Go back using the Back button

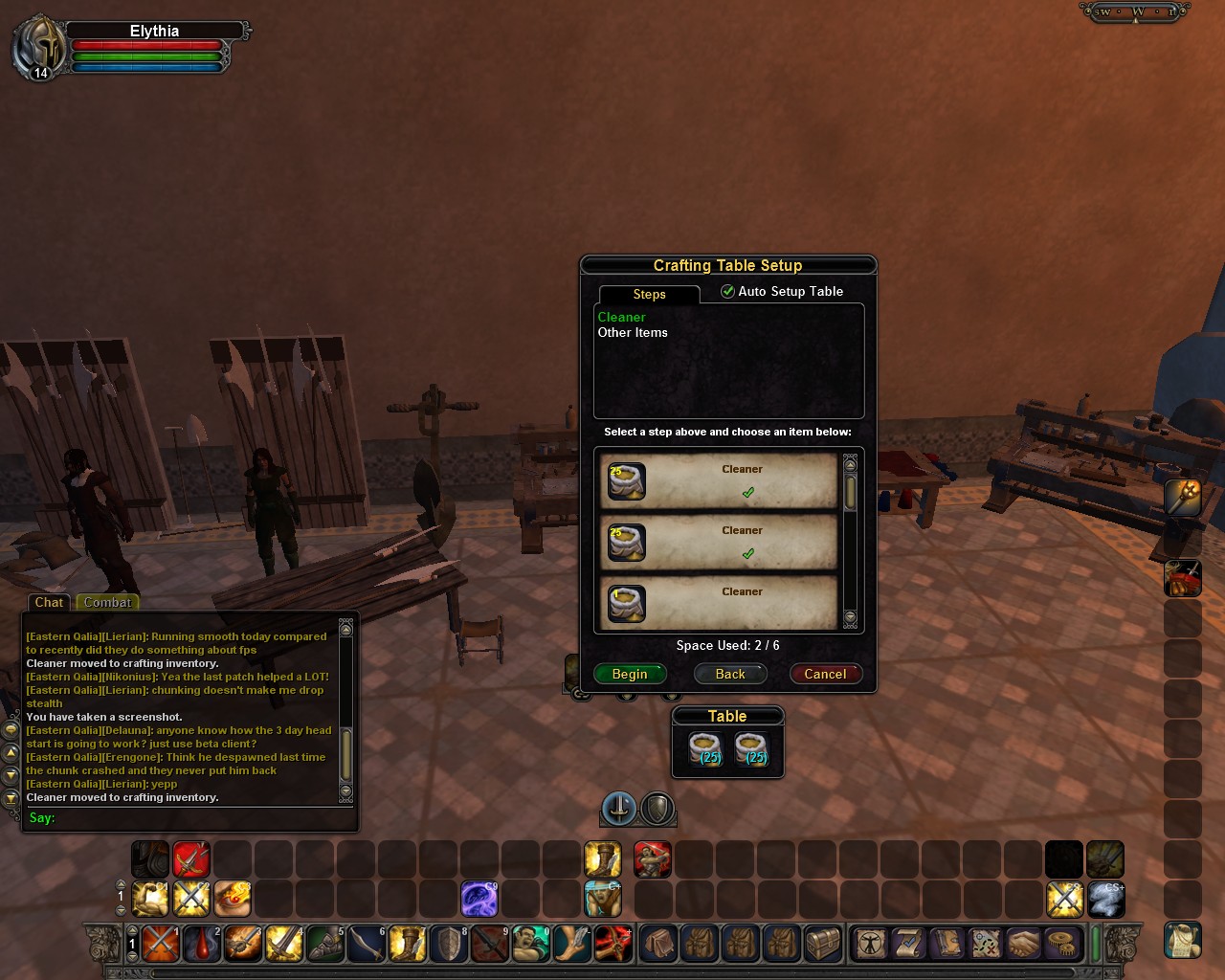click(729, 674)
